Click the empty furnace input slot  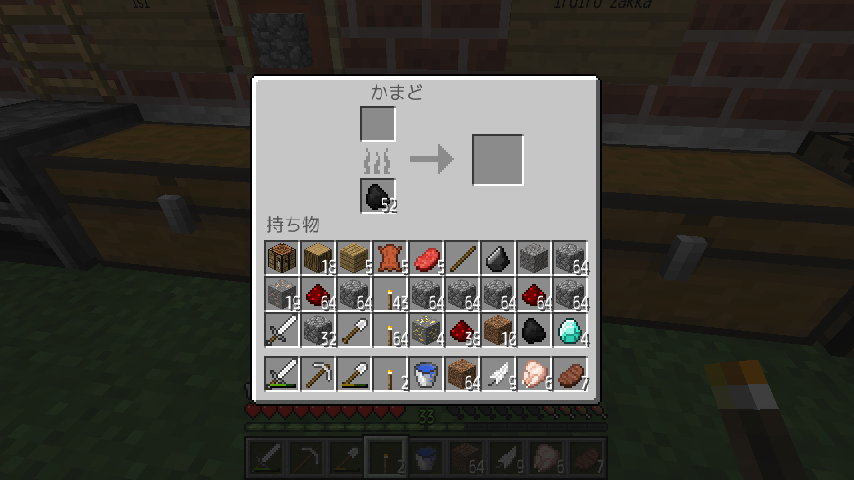pos(378,124)
